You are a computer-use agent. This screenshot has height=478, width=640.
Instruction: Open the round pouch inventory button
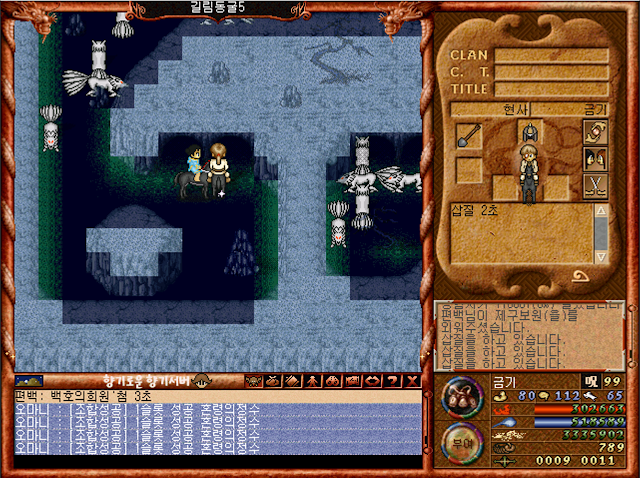pyautogui.click(x=461, y=395)
